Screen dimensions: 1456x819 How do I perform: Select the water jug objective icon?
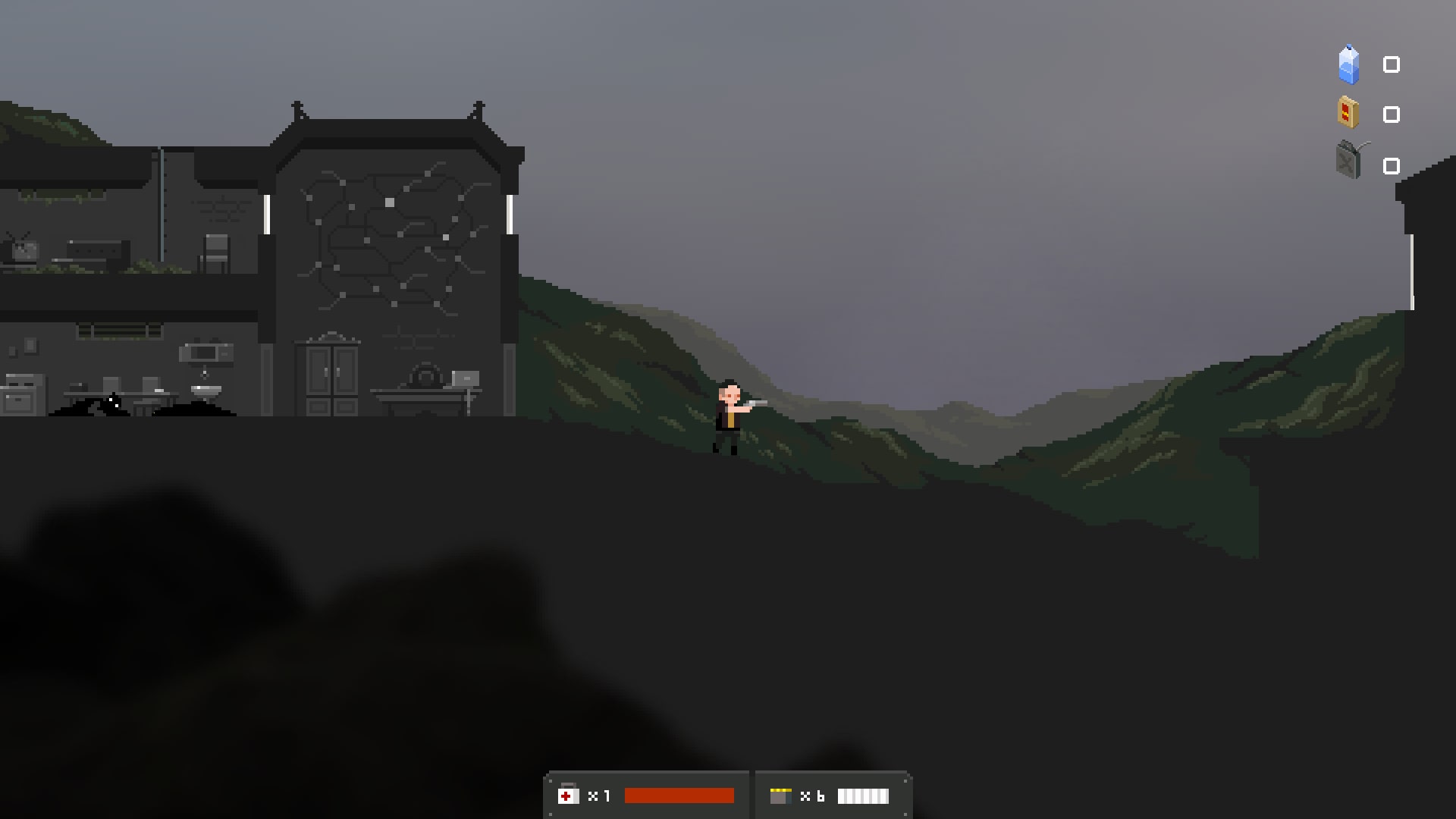pyautogui.click(x=1348, y=64)
